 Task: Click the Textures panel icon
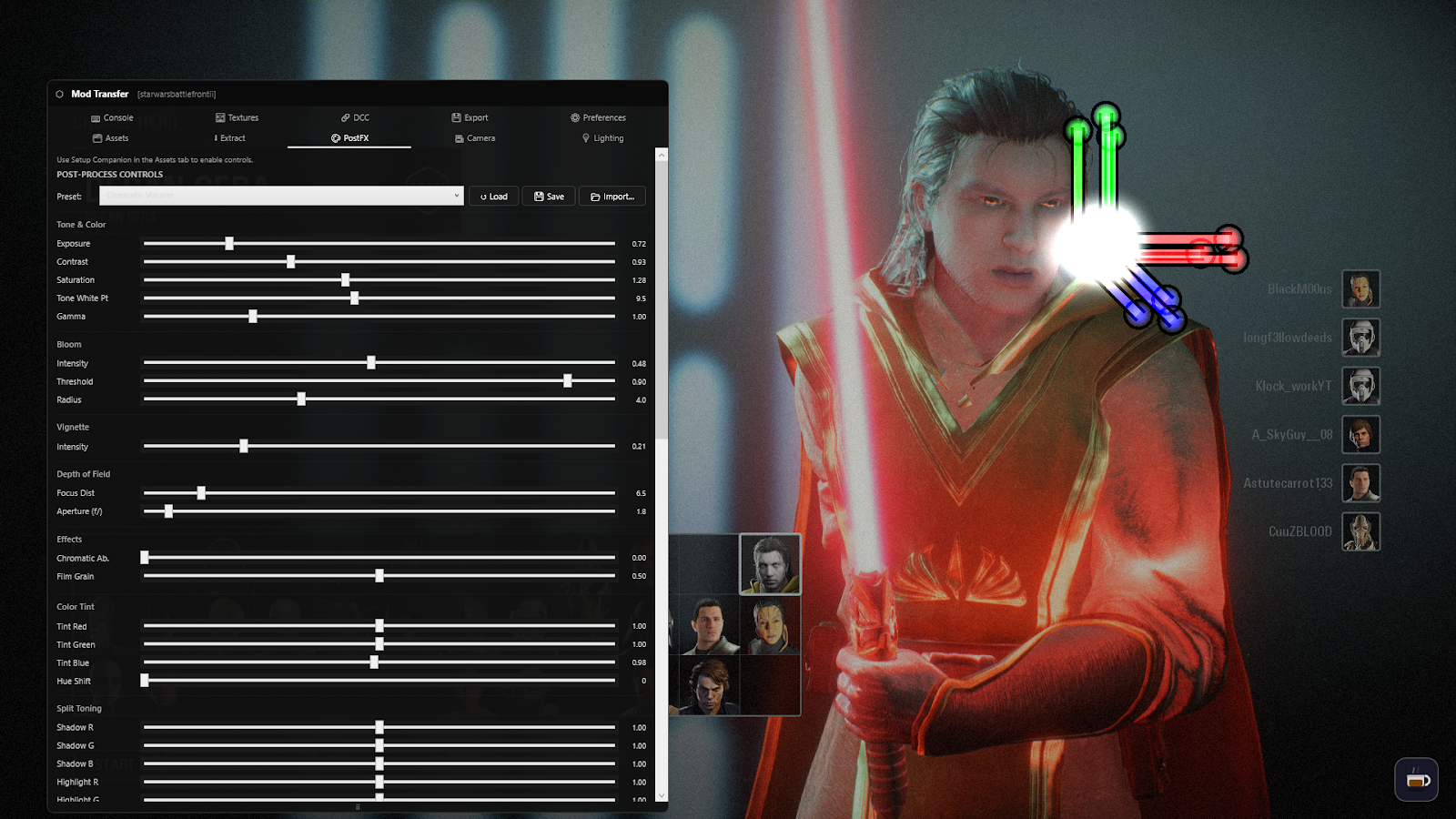coord(219,117)
